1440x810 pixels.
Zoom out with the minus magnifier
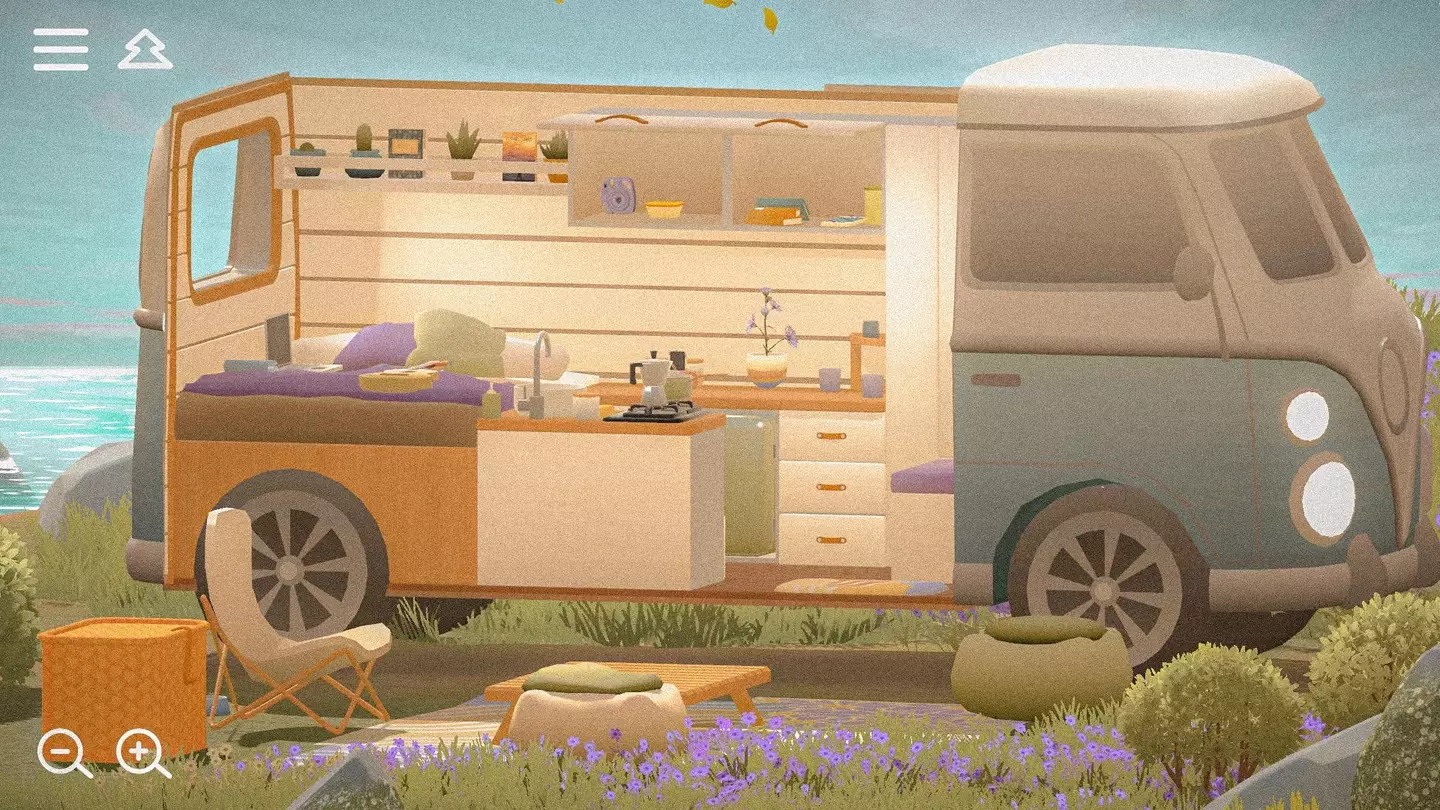(x=60, y=749)
